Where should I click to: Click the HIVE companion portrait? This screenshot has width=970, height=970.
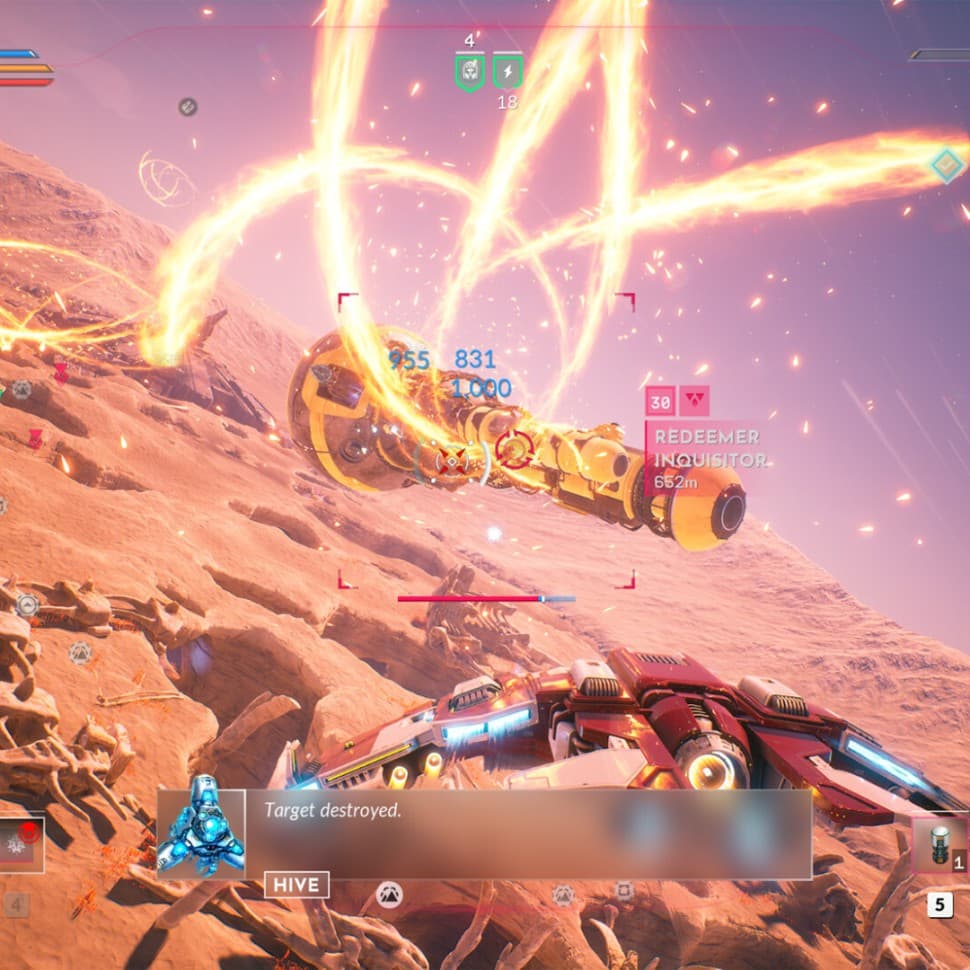[201, 834]
